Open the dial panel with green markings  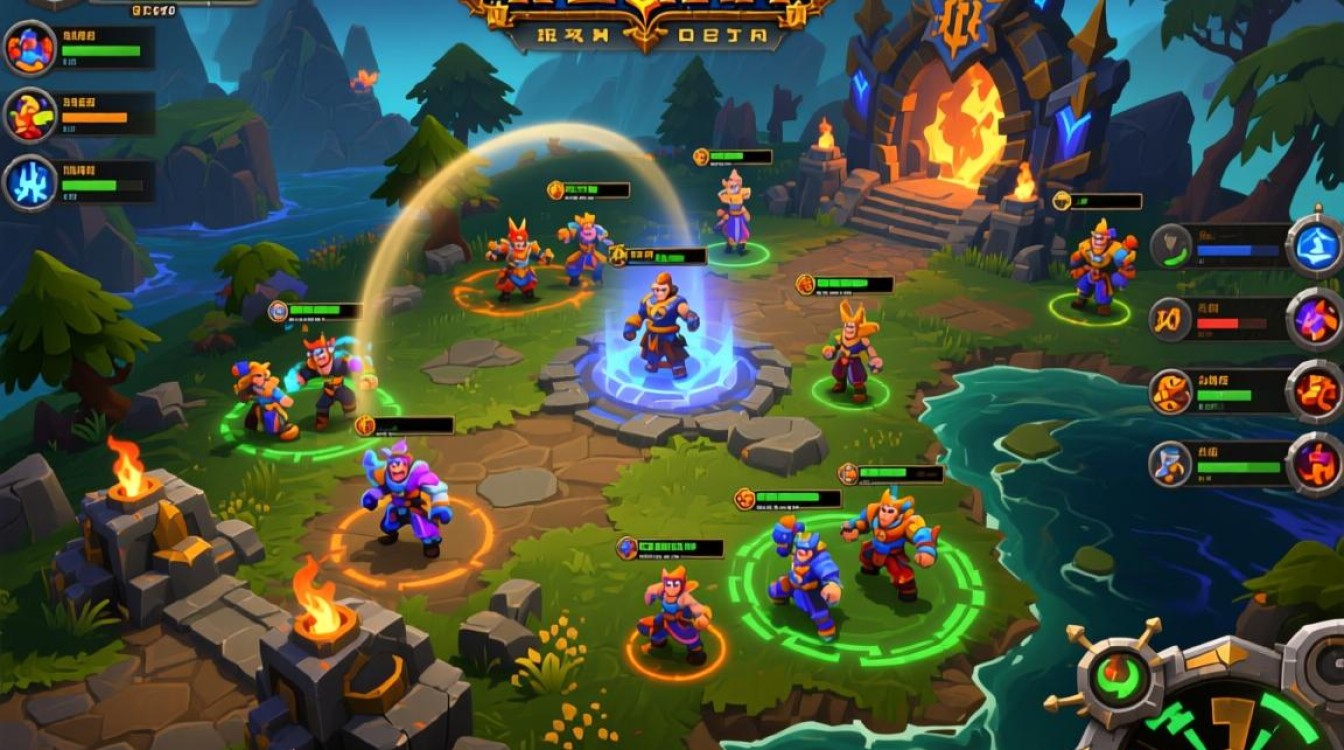[1230, 715]
